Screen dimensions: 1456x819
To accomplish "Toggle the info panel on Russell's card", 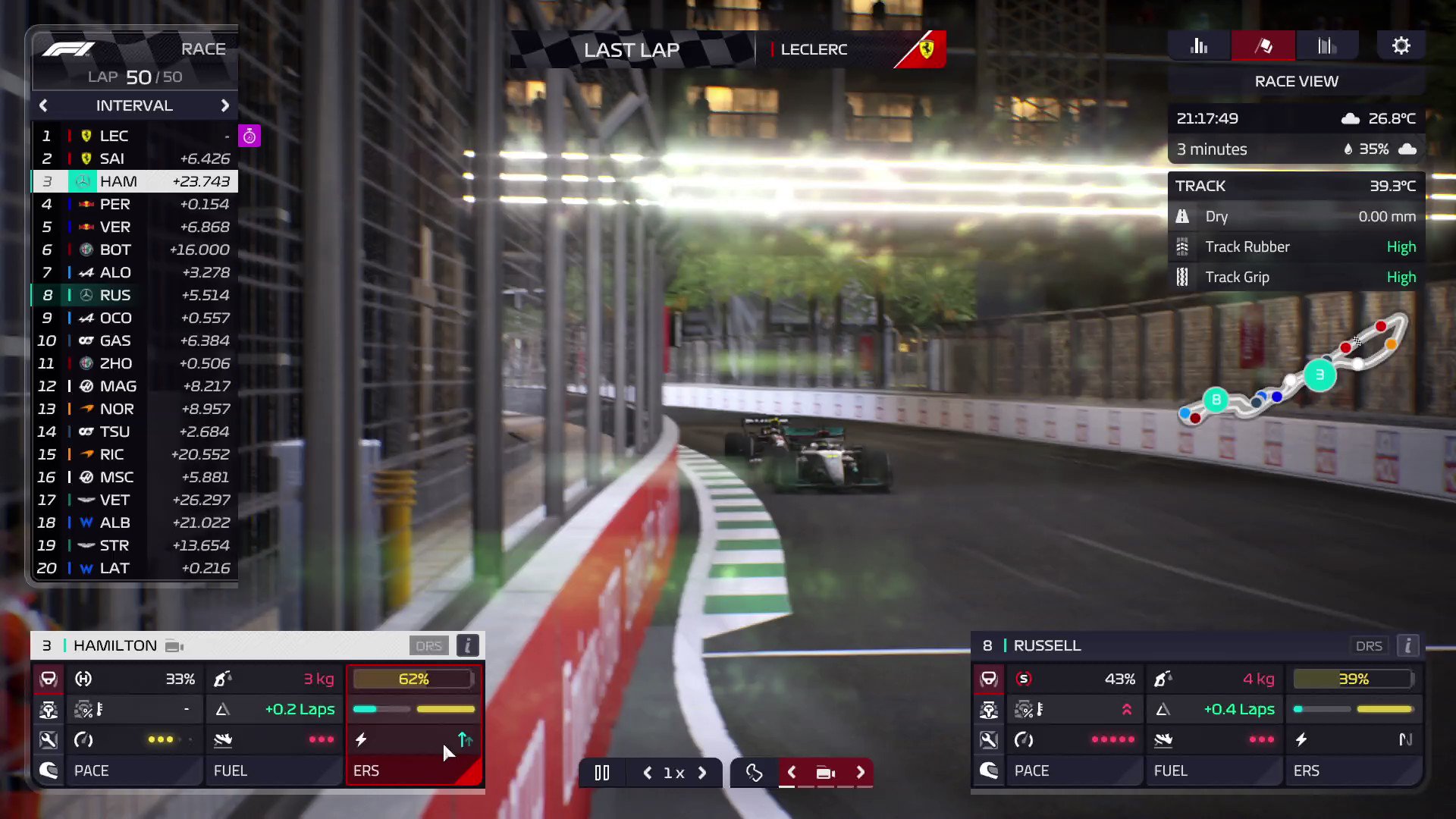I will pyautogui.click(x=1407, y=645).
